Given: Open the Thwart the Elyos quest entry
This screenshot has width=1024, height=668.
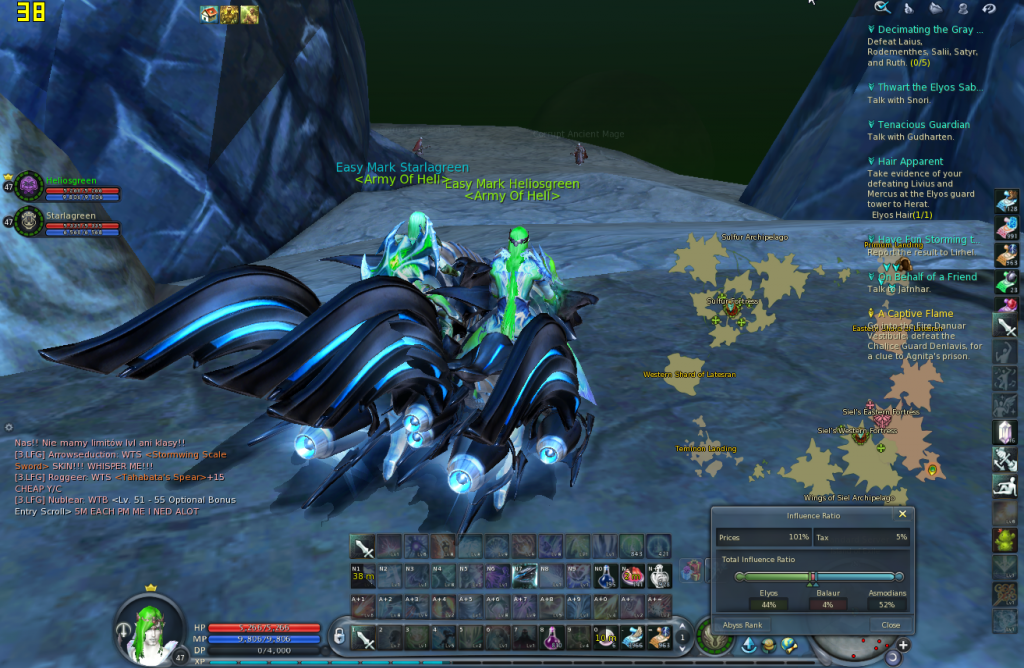Looking at the screenshot, I should point(930,88).
